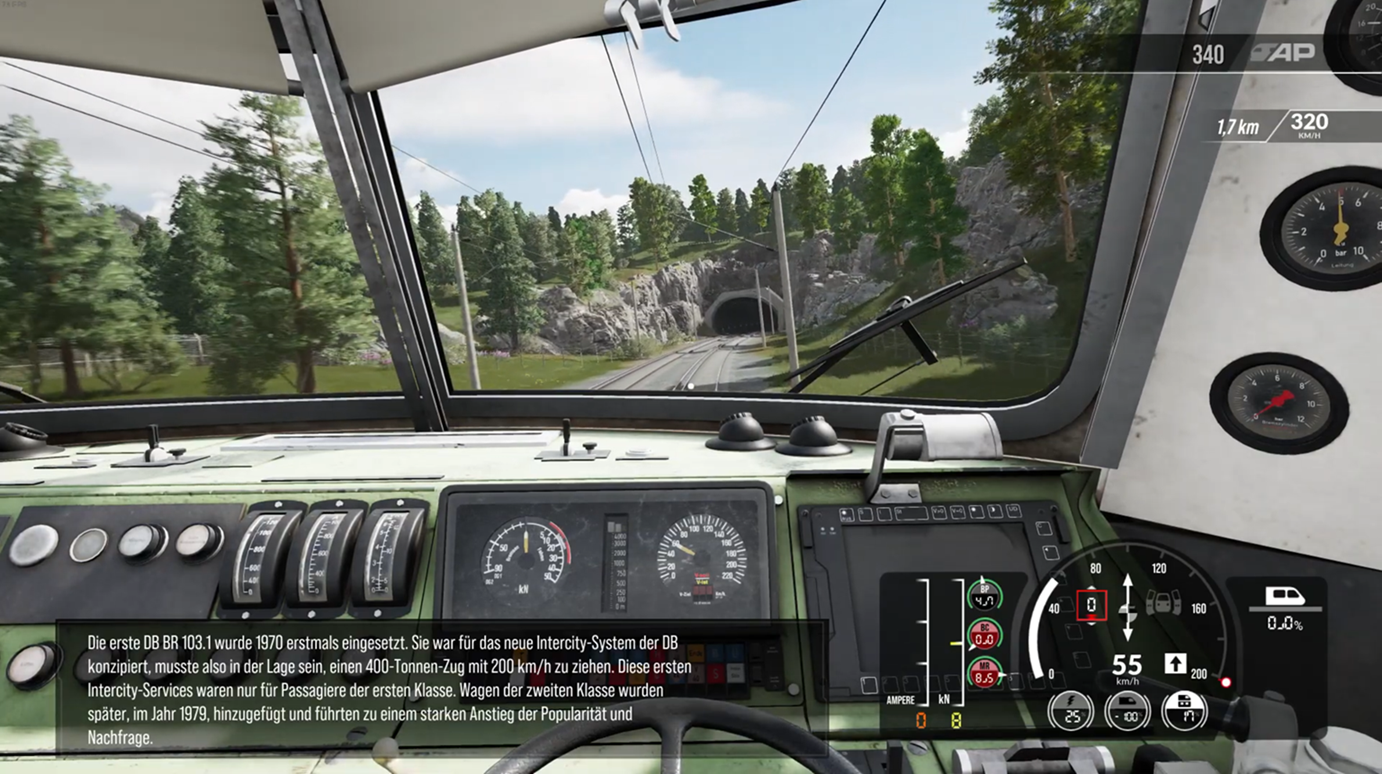Click the lightning bolt throttle icon

point(1070,711)
